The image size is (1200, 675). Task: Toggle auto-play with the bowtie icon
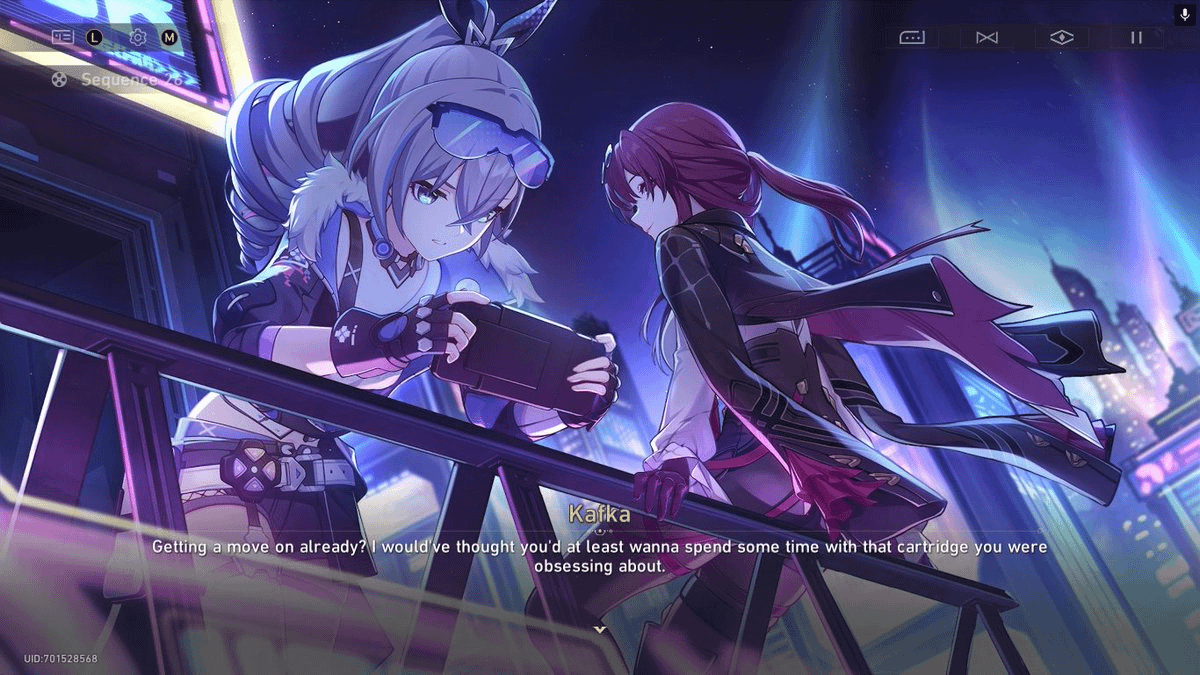pyautogui.click(x=987, y=37)
